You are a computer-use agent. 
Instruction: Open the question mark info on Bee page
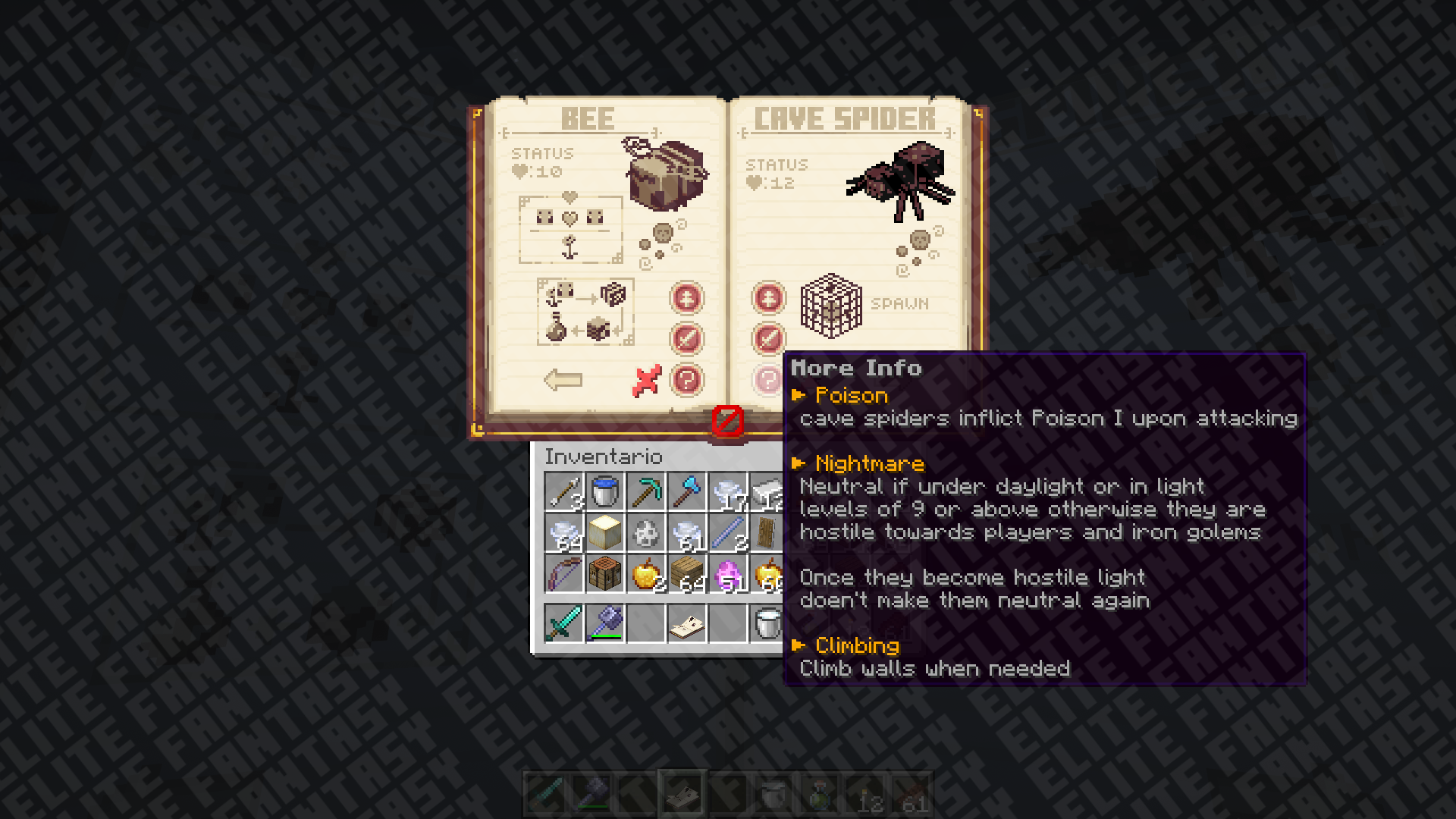pyautogui.click(x=686, y=379)
